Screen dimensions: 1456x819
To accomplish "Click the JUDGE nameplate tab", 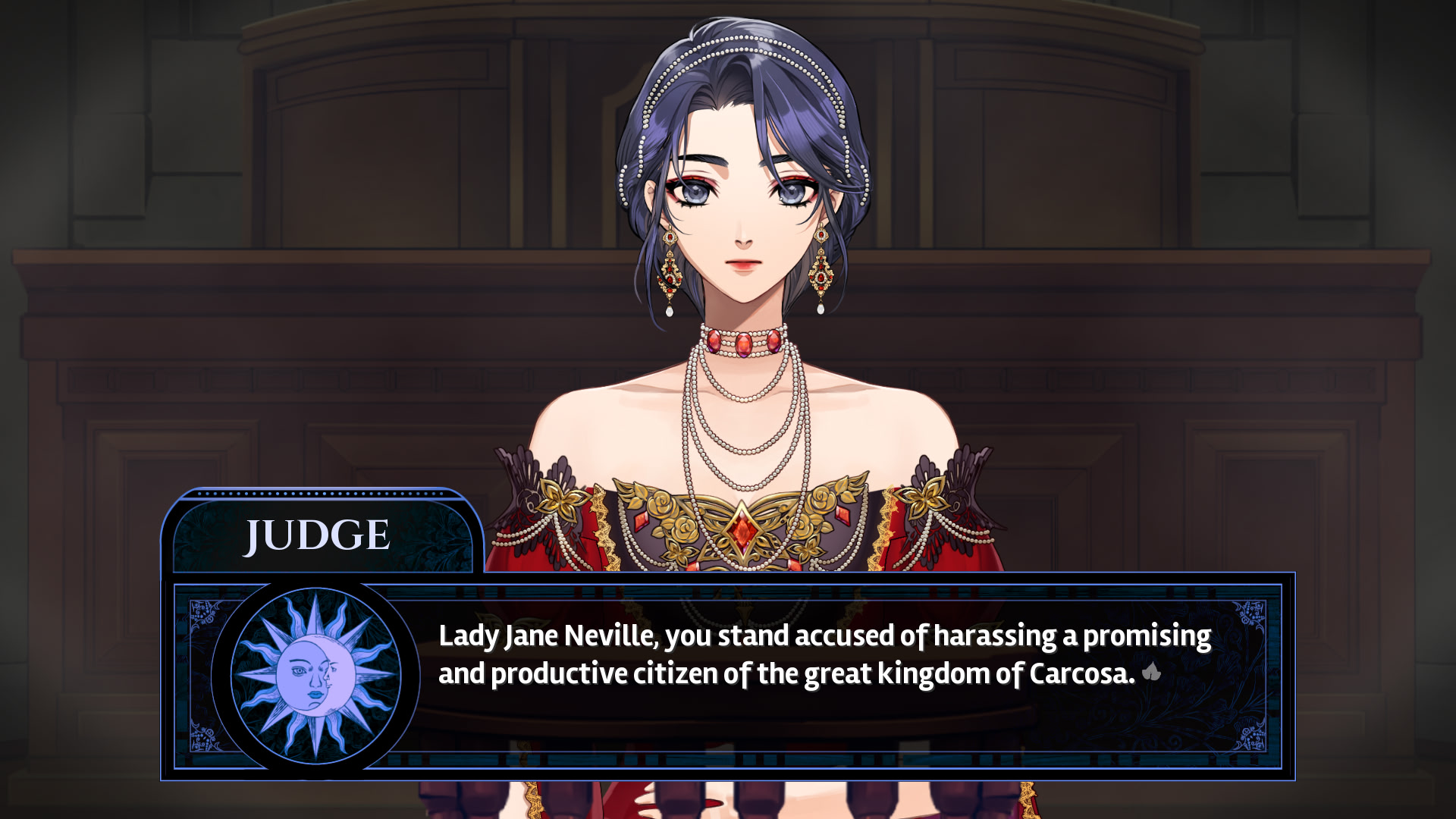I will click(x=317, y=535).
